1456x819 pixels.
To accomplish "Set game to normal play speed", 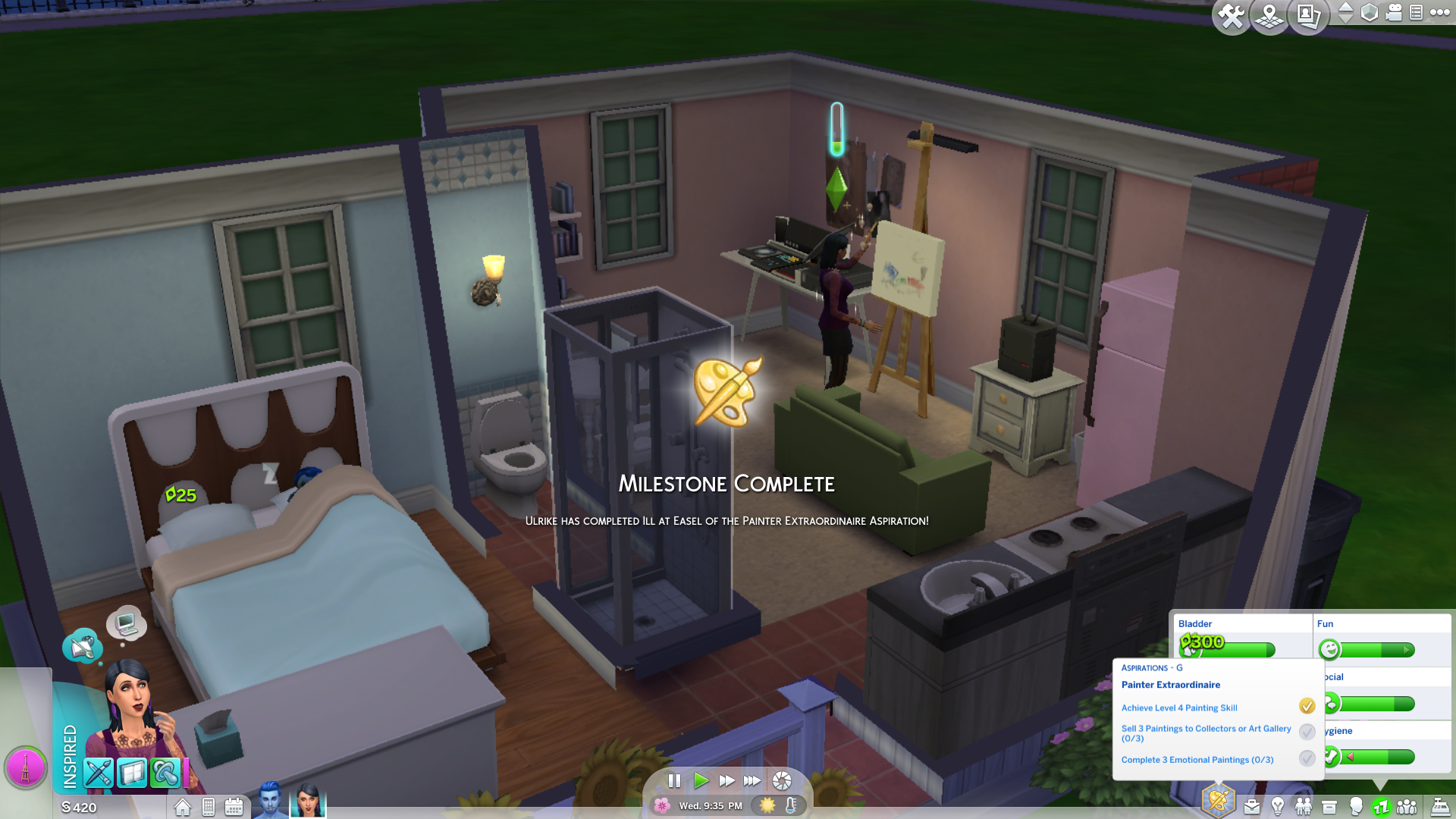I will [701, 780].
